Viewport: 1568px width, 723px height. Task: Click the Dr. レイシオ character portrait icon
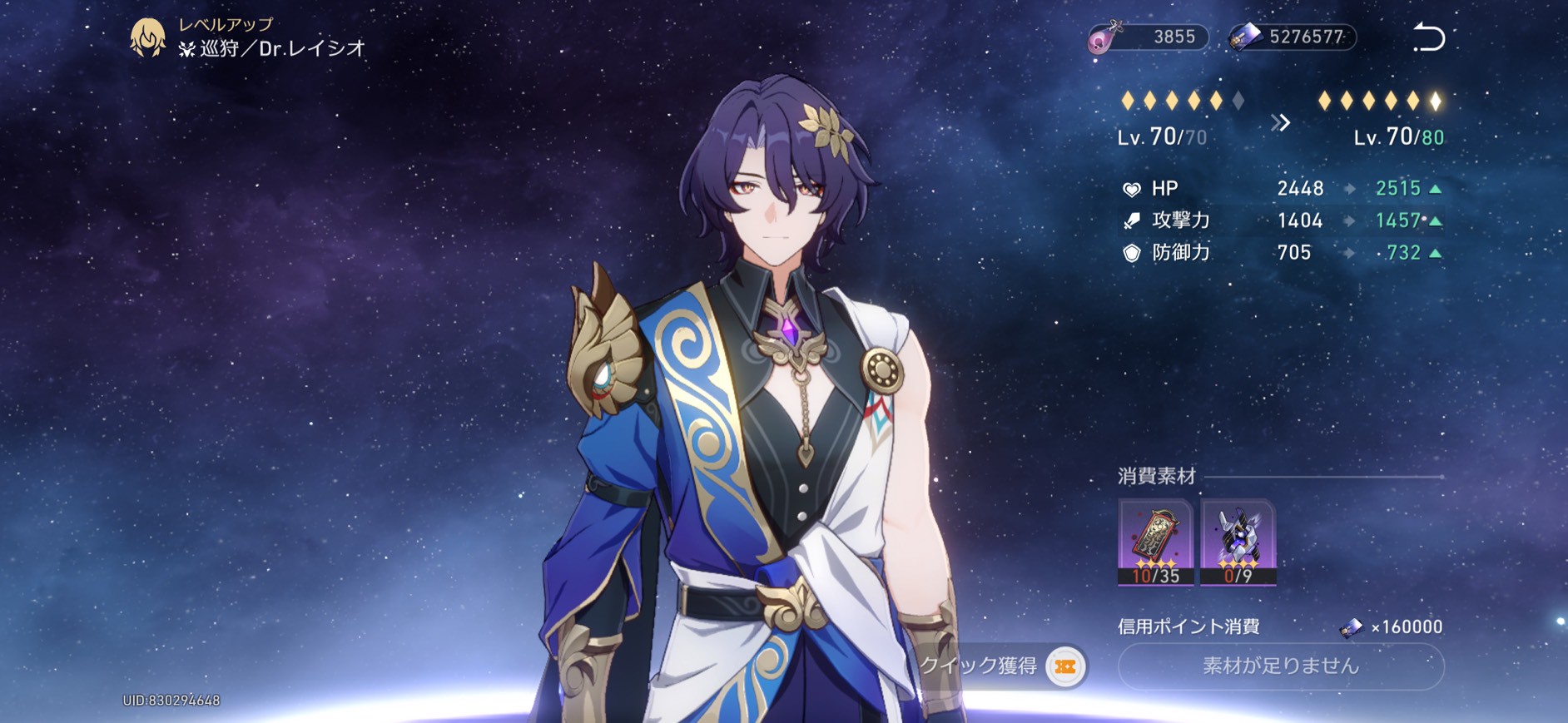[148, 37]
